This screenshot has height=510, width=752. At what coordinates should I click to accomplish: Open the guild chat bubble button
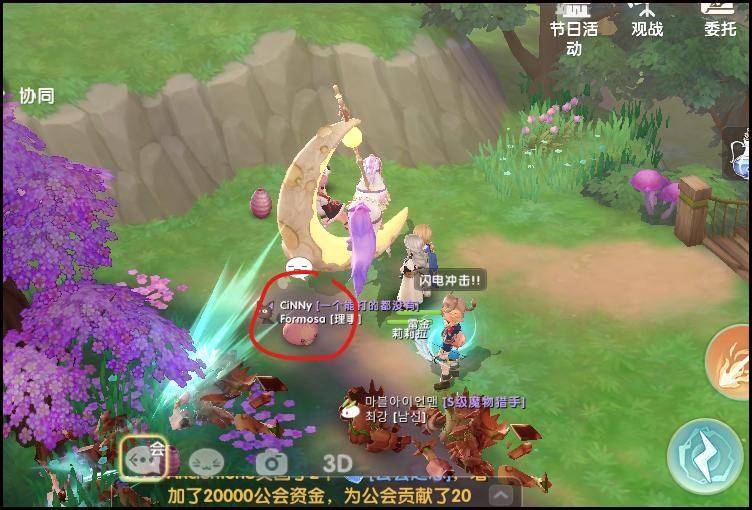click(143, 458)
